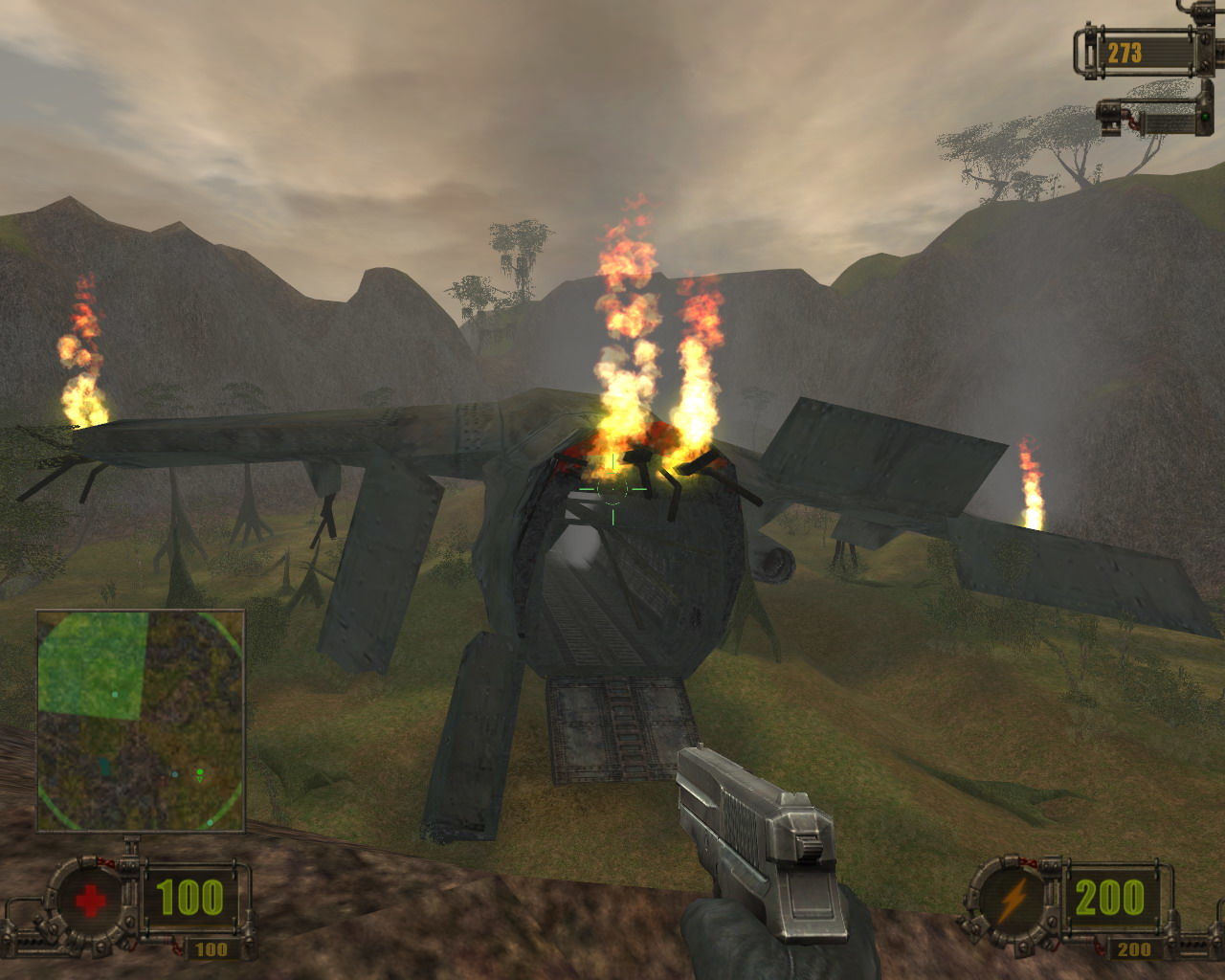Screen dimensions: 1225x980
Task: Click the green indicator light on the weapon display
Action: pyautogui.click(x=1205, y=118)
